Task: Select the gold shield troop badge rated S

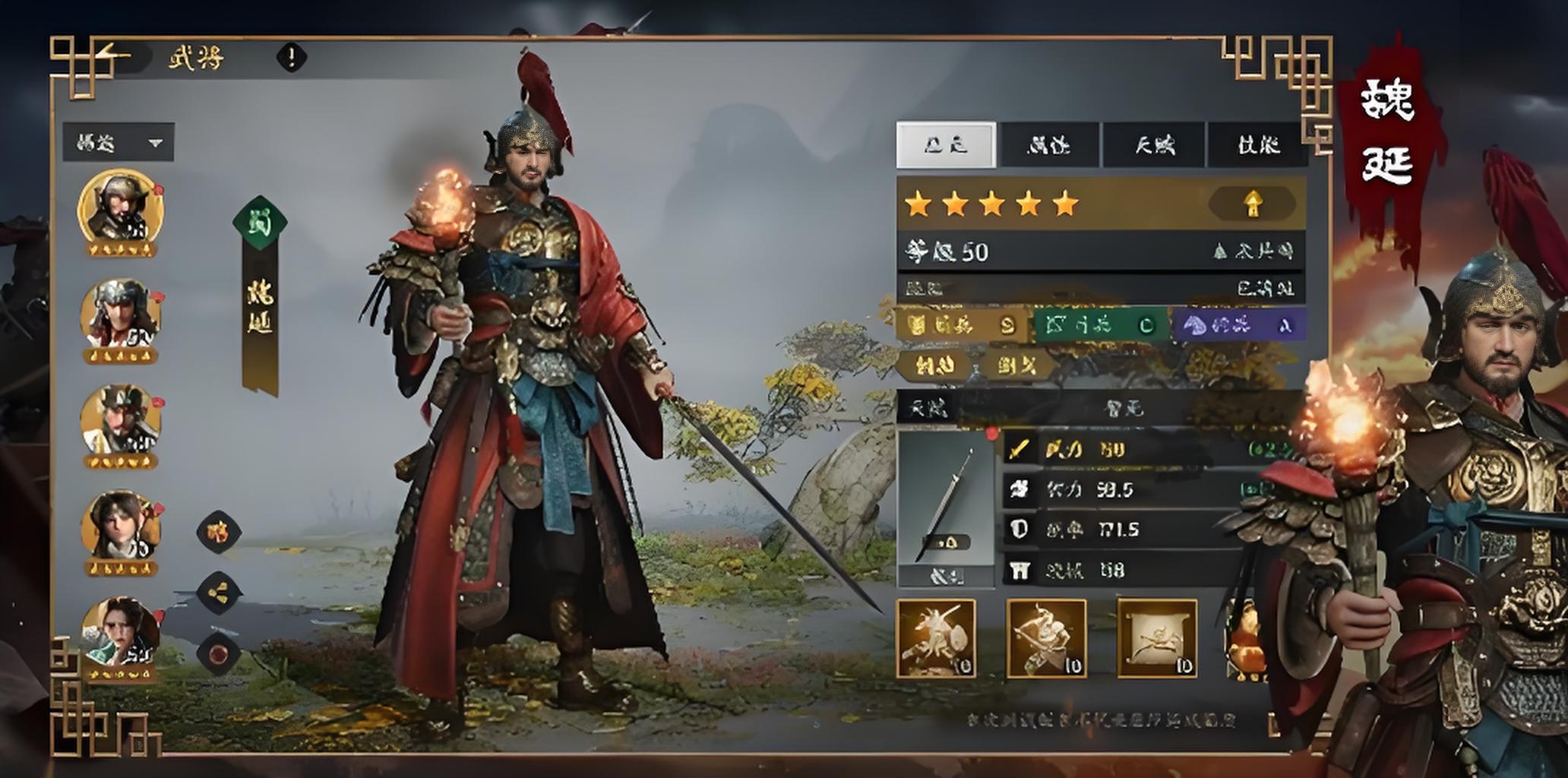Action: 963,325
